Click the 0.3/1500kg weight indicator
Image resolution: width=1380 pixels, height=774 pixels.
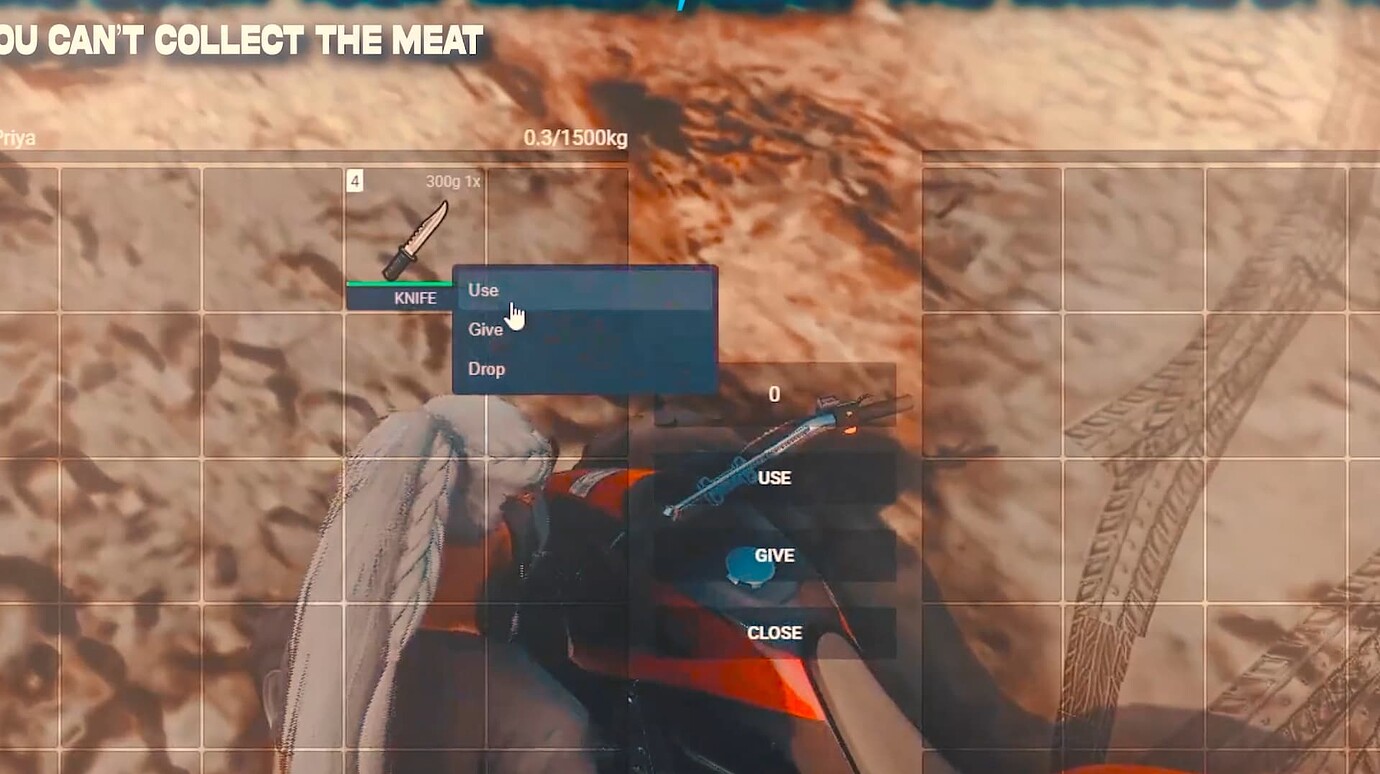tap(577, 139)
